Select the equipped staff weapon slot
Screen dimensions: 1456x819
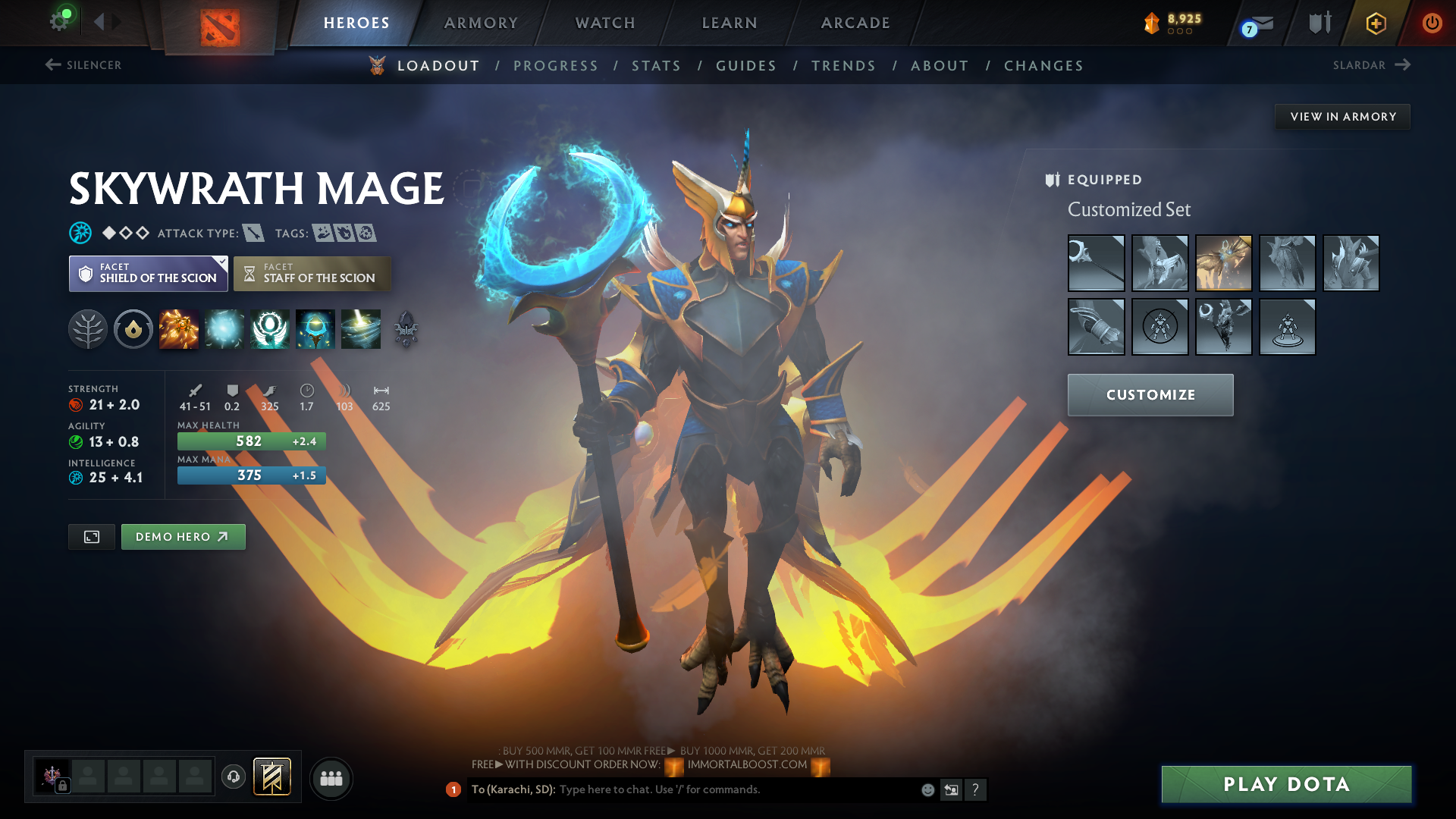[1096, 263]
